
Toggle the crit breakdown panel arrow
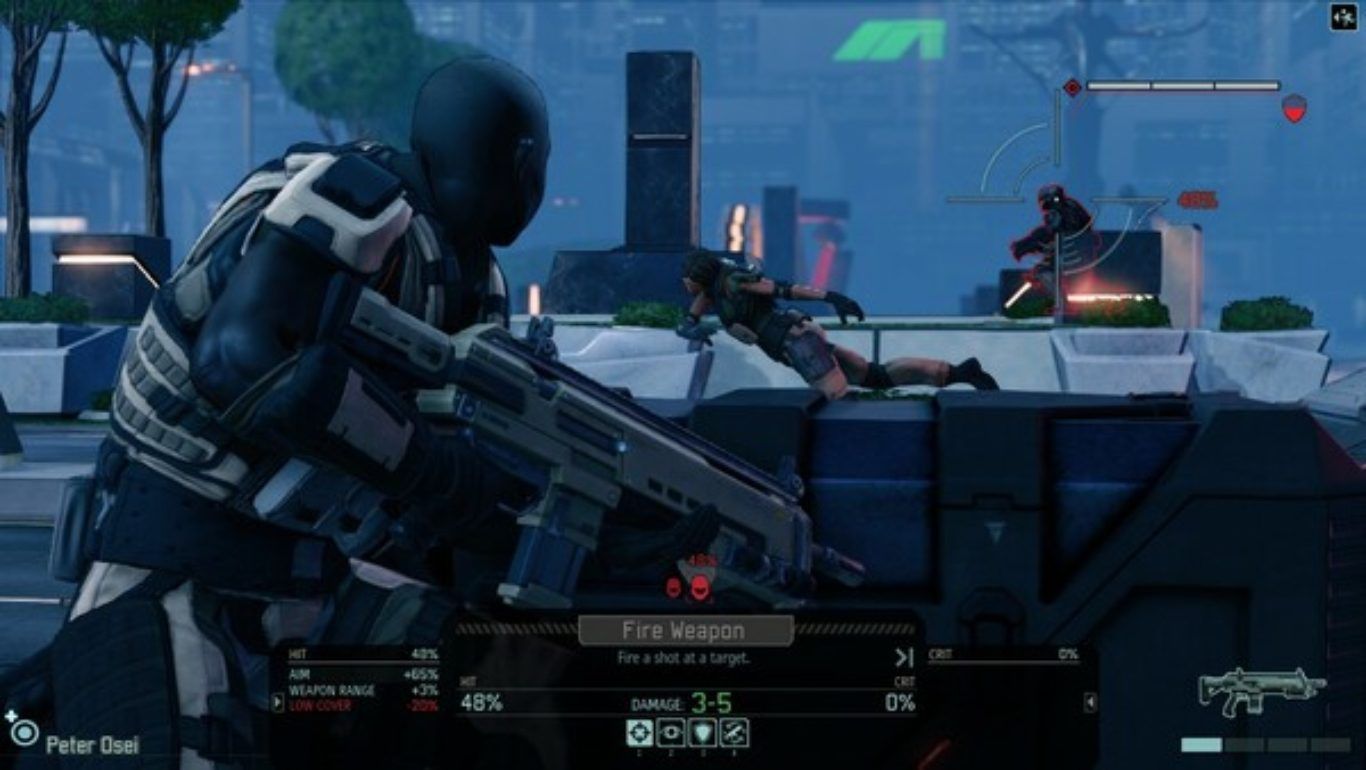tap(1090, 703)
